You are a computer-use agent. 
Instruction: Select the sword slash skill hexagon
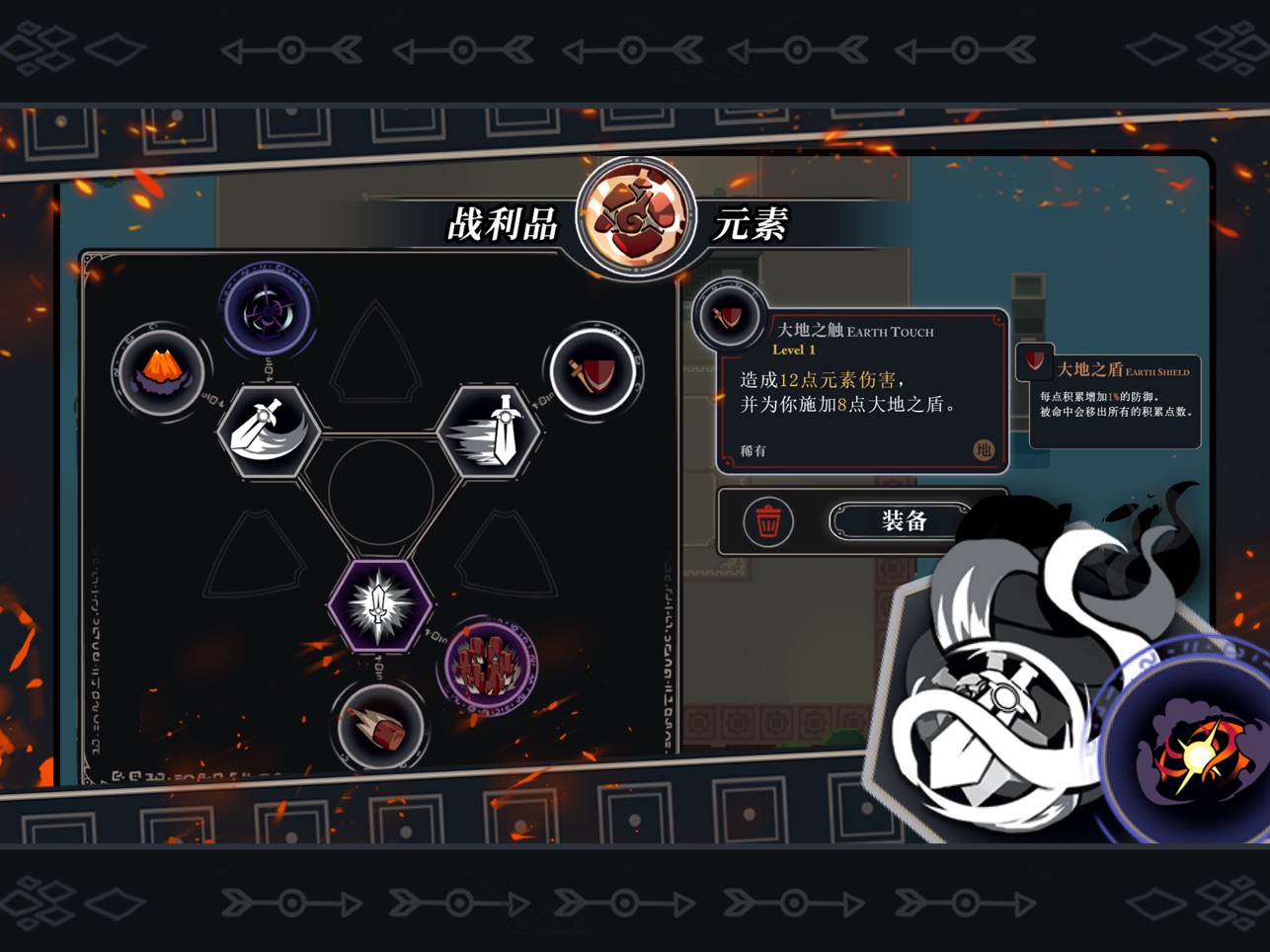[269, 432]
